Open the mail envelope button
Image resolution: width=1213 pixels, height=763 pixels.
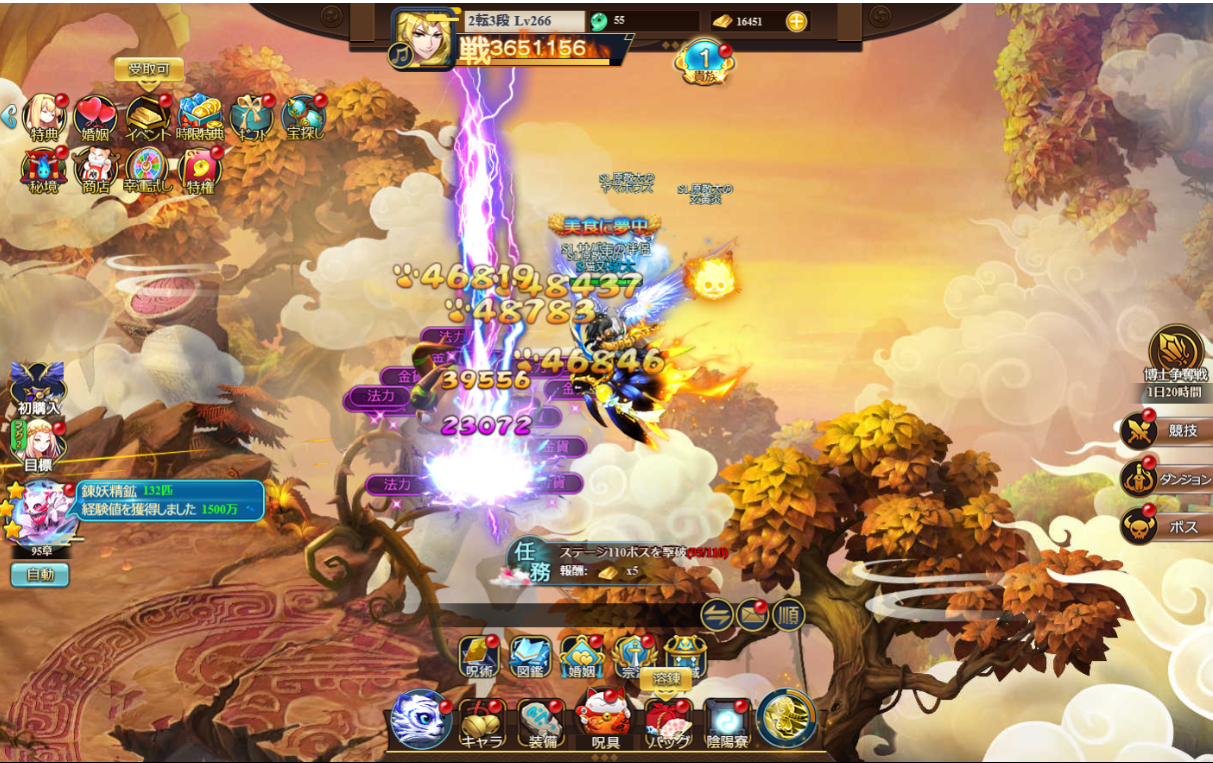pyautogui.click(x=752, y=614)
